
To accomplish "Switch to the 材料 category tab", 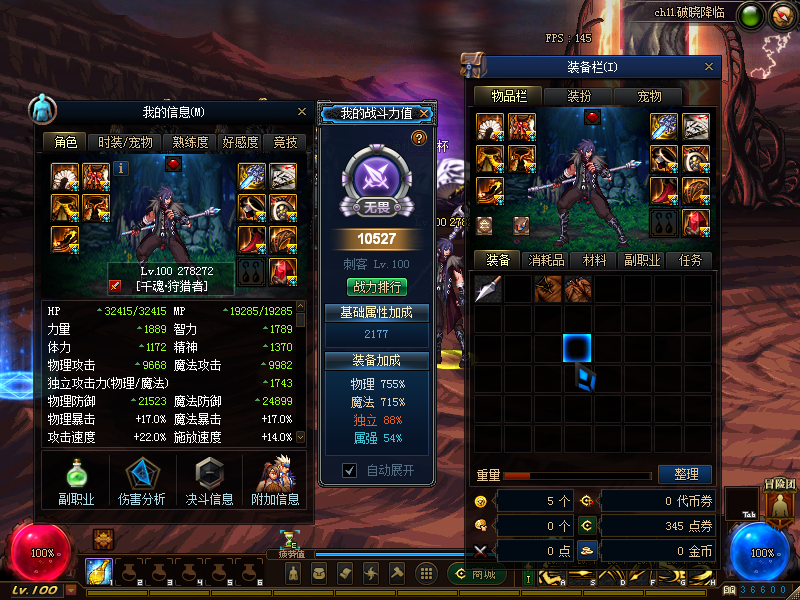I will [x=594, y=260].
